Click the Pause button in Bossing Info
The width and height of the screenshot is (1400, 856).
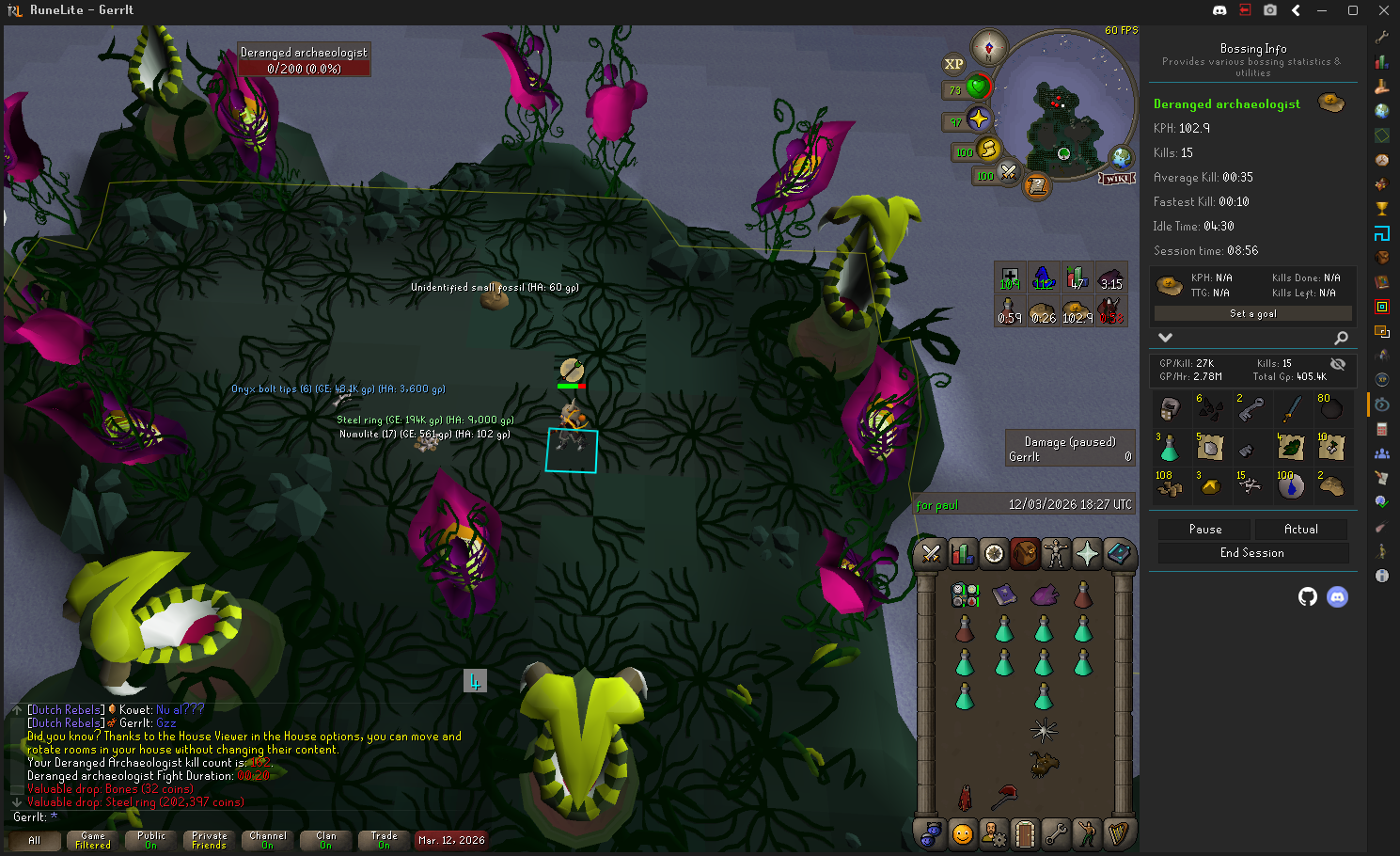coord(1204,530)
